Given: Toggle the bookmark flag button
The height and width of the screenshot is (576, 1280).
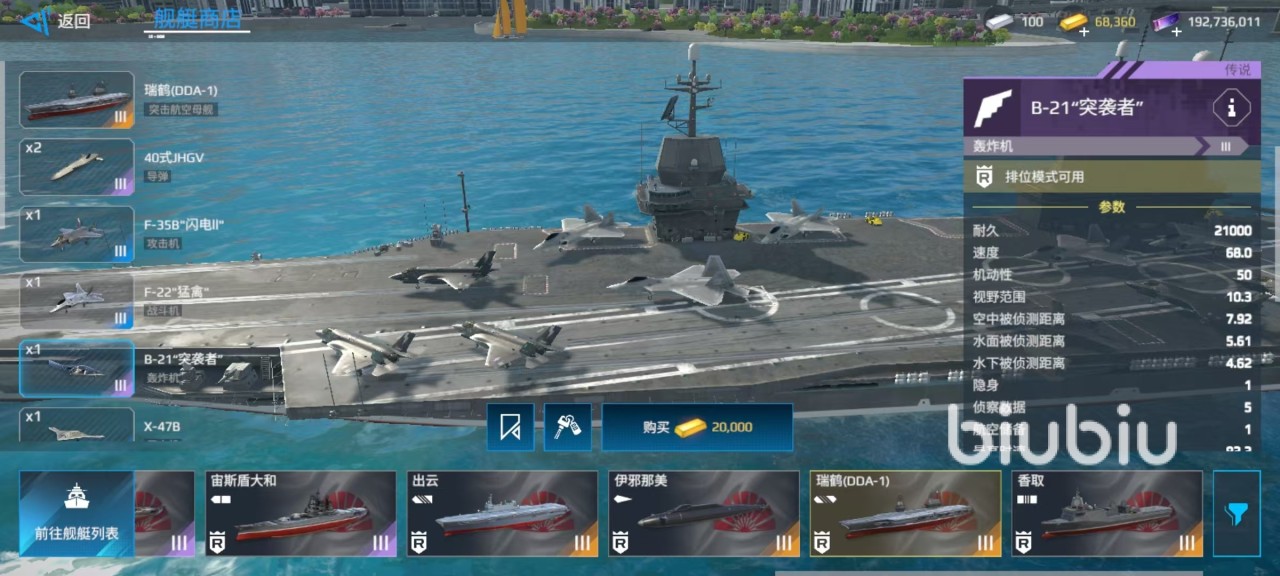Looking at the screenshot, I should tap(511, 428).
